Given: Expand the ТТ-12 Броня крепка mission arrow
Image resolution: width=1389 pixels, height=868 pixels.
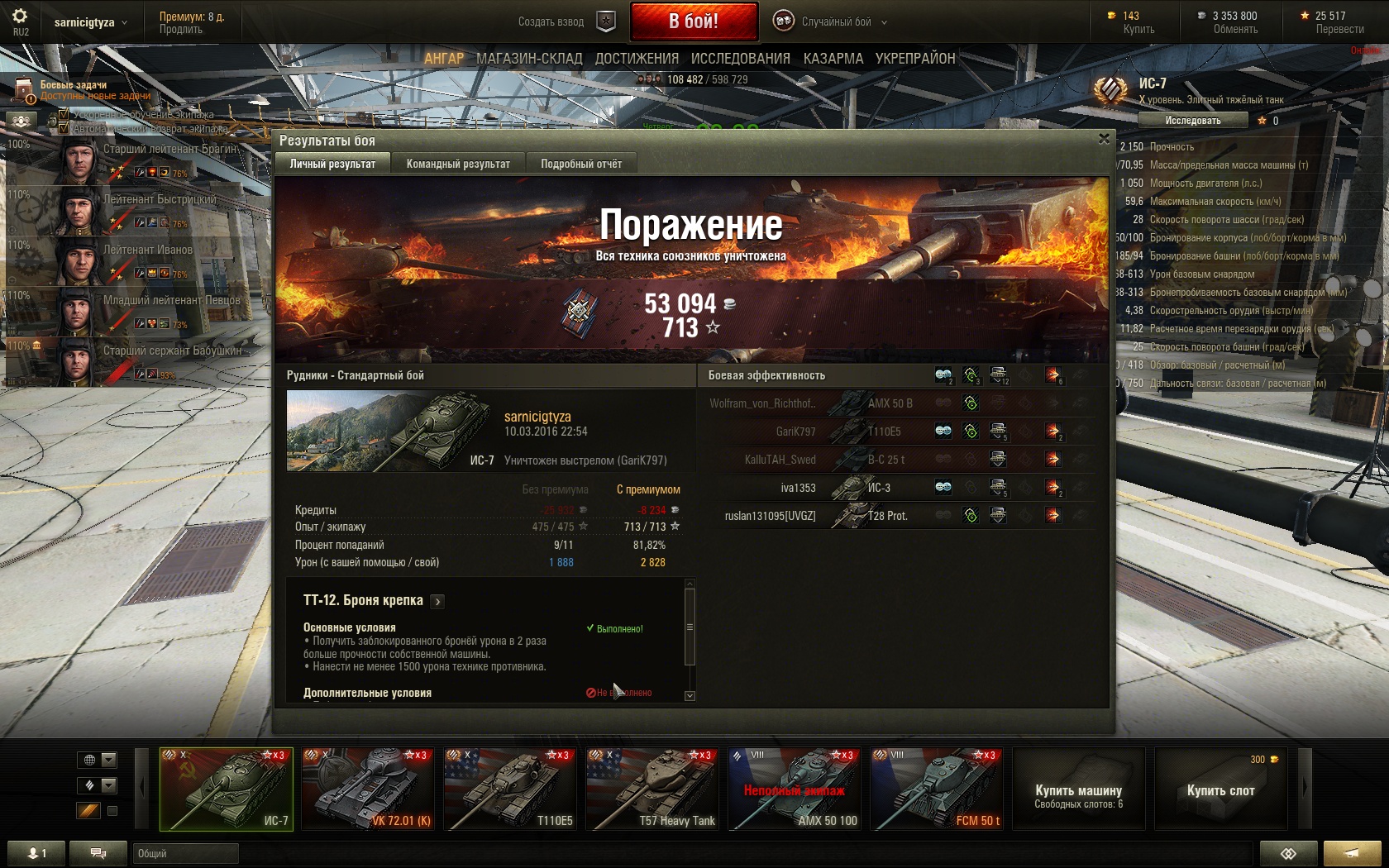Looking at the screenshot, I should coord(438,602).
